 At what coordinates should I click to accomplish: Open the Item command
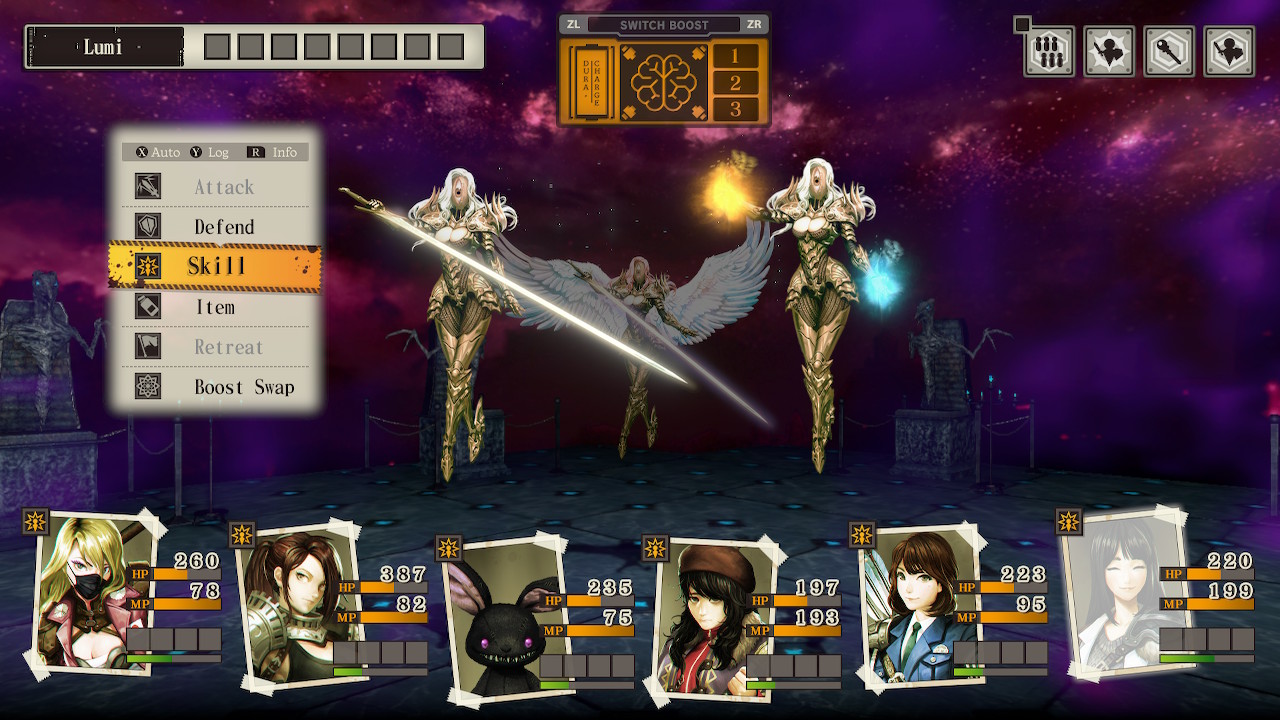pyautogui.click(x=215, y=307)
